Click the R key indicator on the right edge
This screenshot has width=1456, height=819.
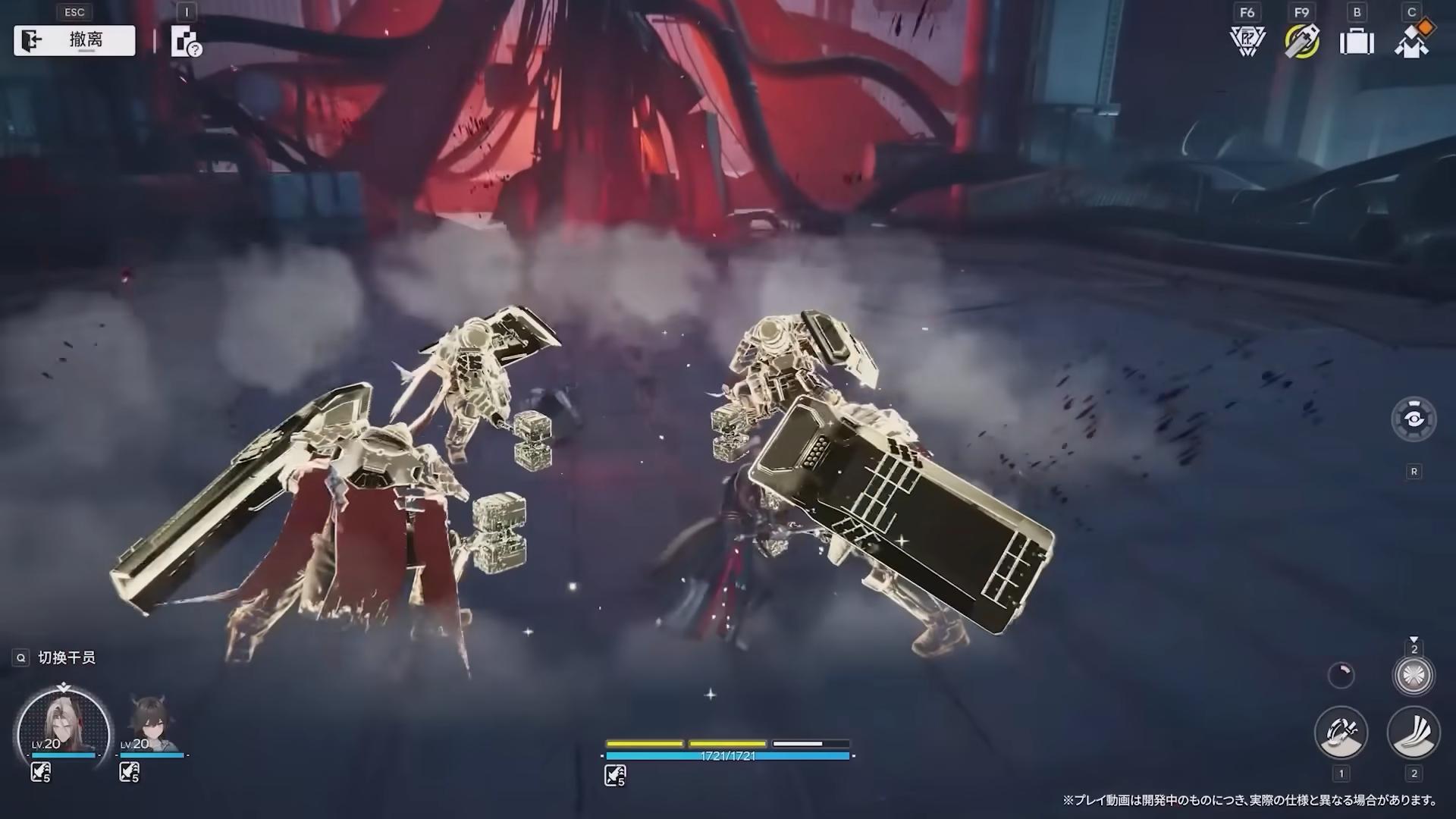[x=1415, y=471]
